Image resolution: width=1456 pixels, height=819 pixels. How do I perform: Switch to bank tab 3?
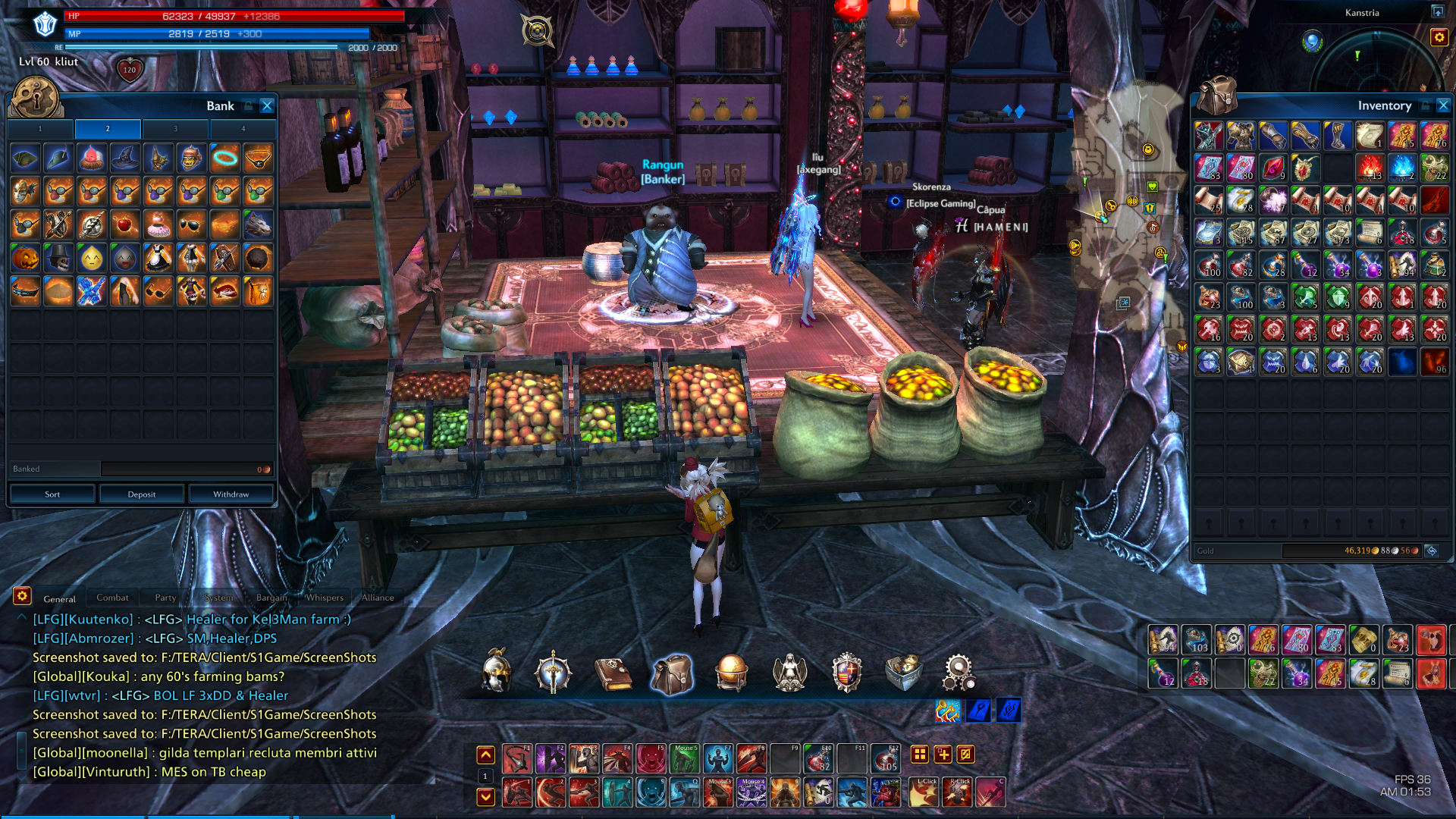pyautogui.click(x=175, y=129)
